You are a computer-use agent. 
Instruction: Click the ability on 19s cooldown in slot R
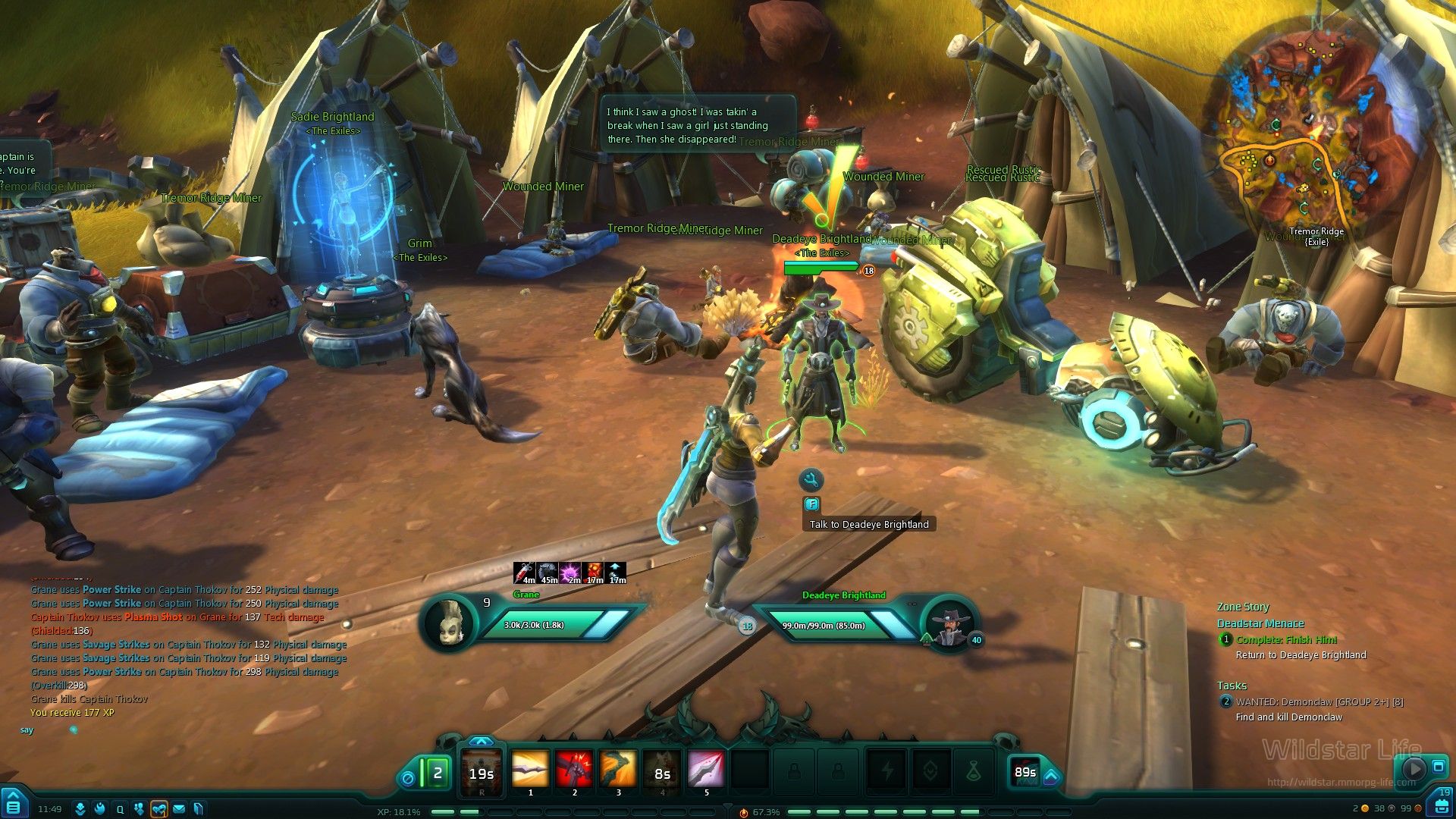(x=482, y=772)
